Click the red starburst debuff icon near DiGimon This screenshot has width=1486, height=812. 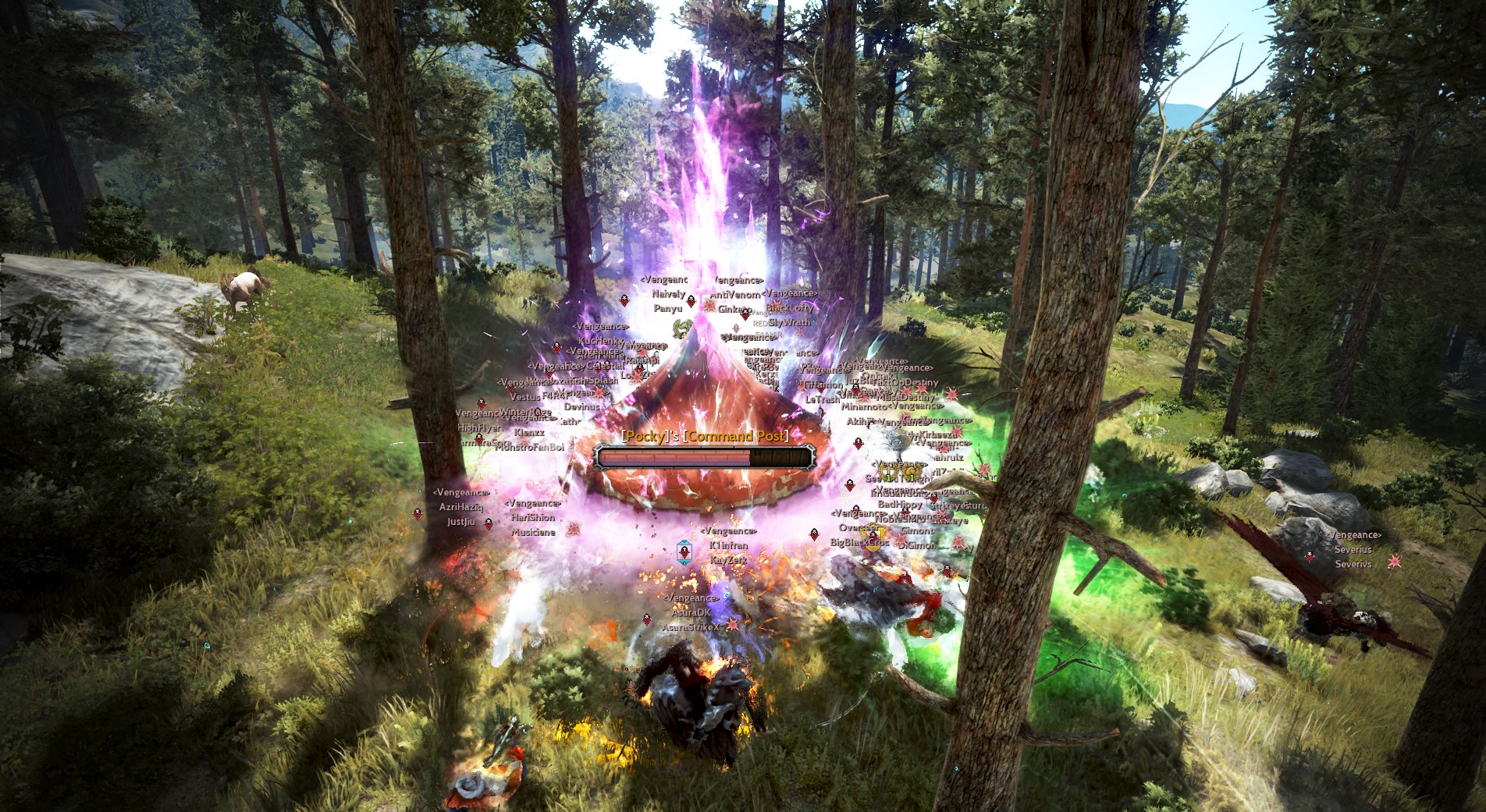(899, 541)
